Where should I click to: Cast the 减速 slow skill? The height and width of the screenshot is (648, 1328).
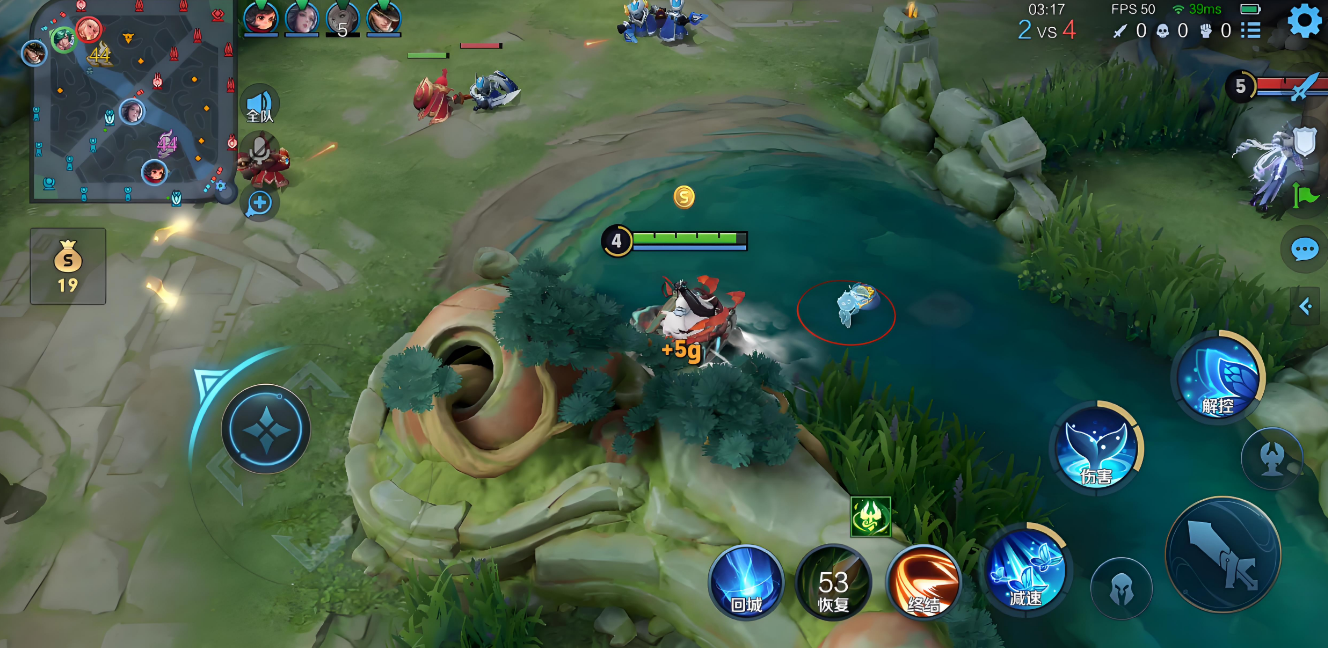click(x=1025, y=570)
